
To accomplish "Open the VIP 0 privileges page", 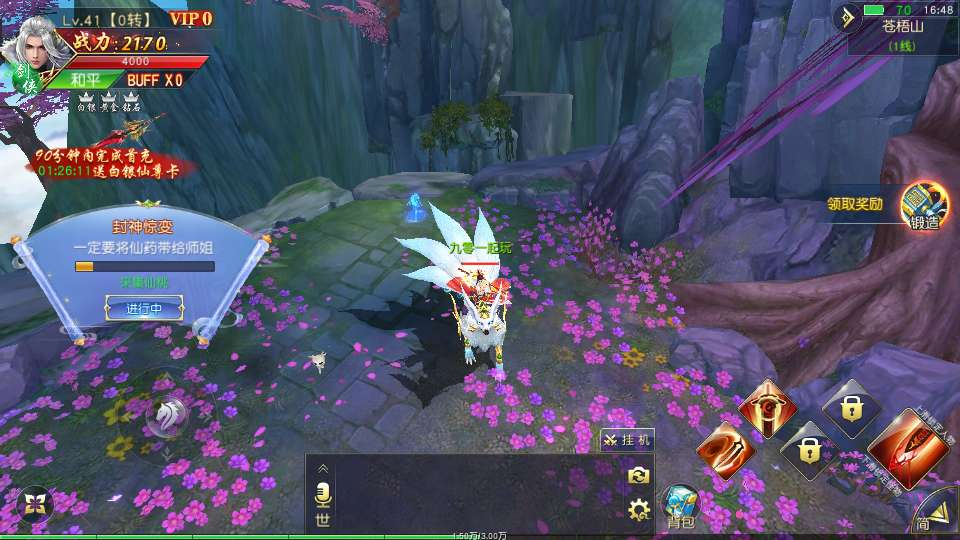I will tap(190, 18).
